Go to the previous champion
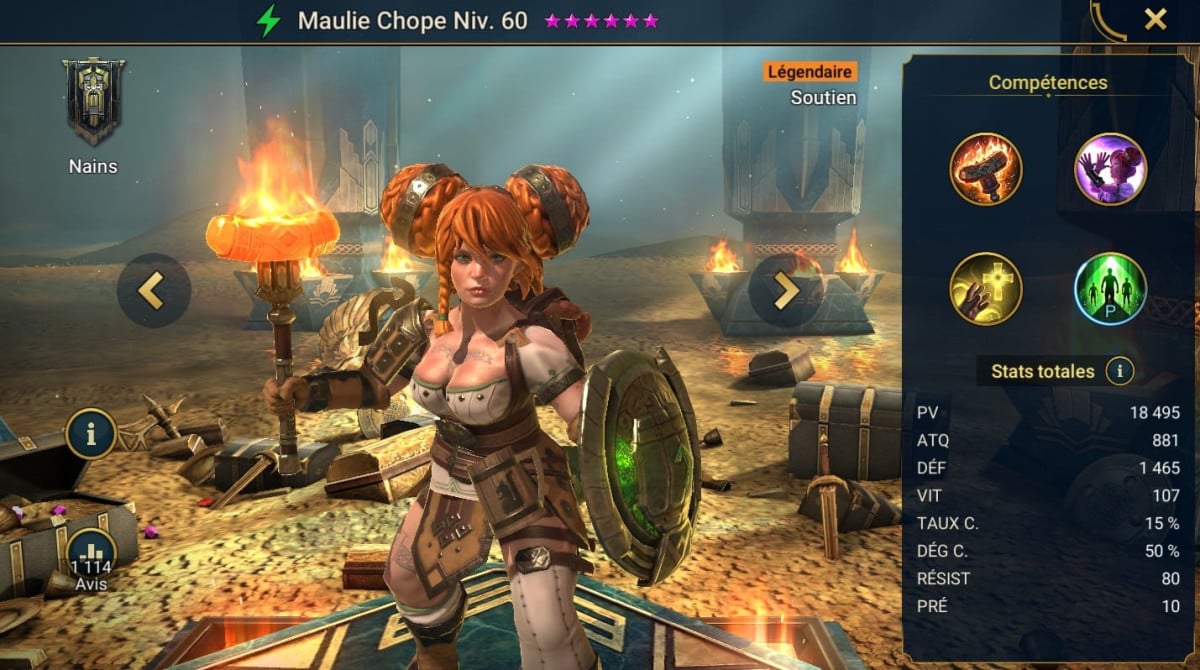The width and height of the screenshot is (1200, 670). click(153, 290)
